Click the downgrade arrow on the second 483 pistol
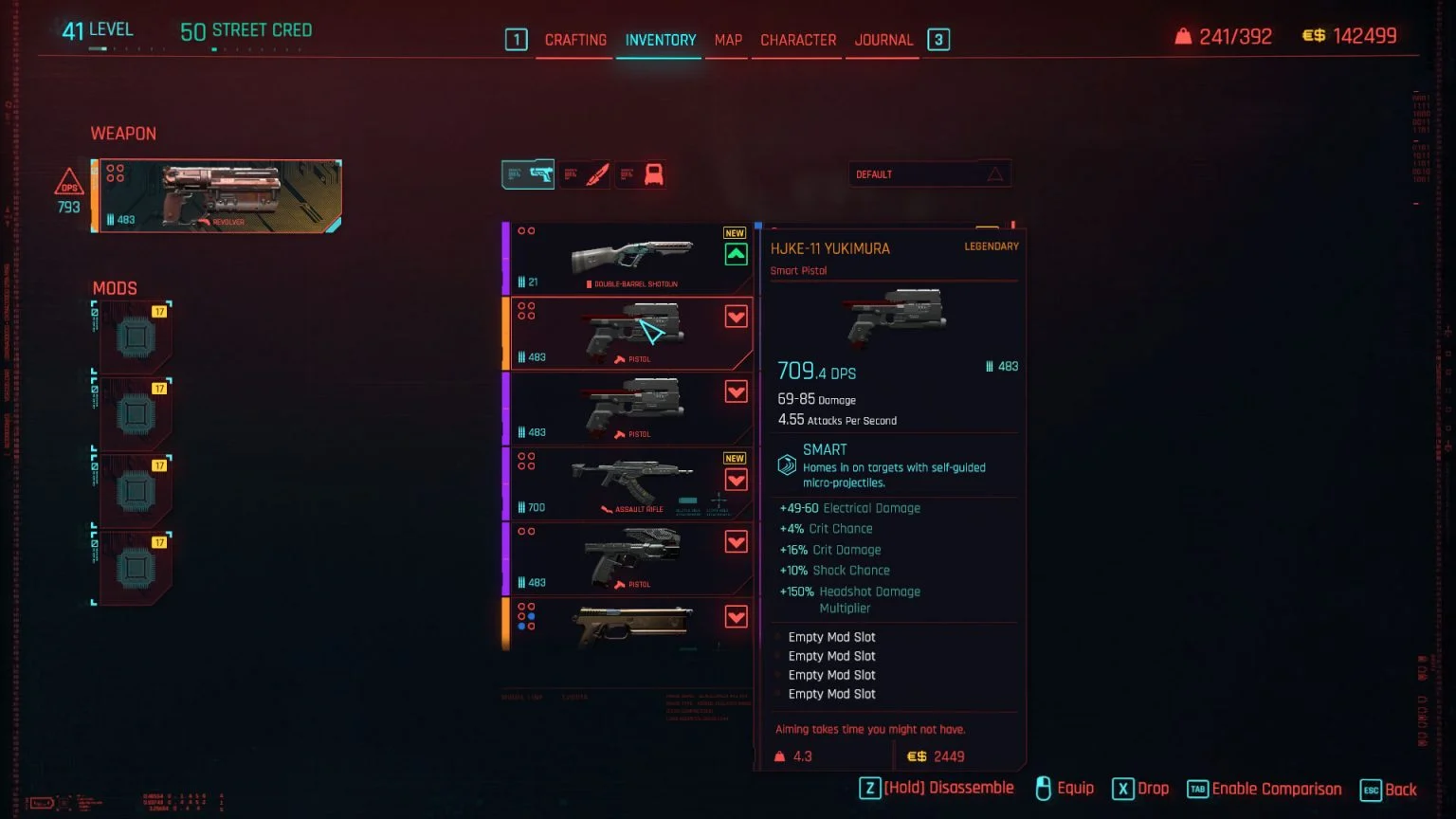Viewport: 1456px width, 819px height. pos(736,391)
